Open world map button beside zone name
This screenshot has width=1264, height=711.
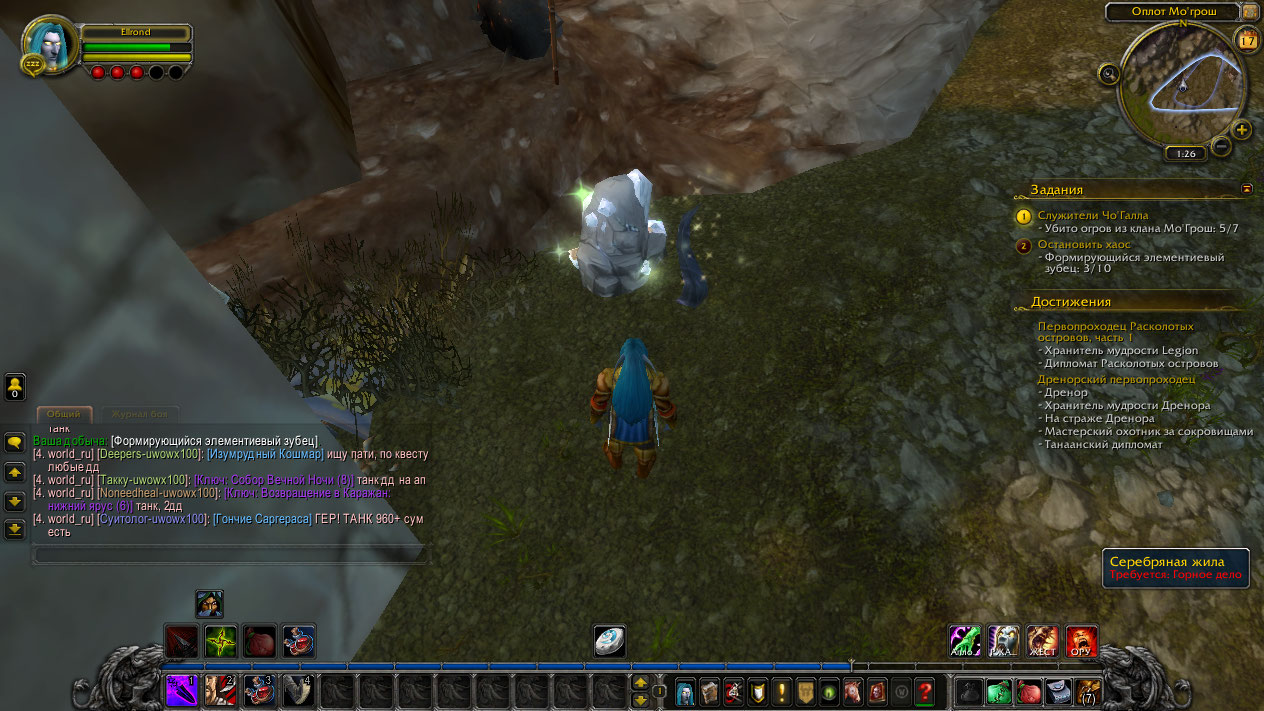tap(1250, 11)
